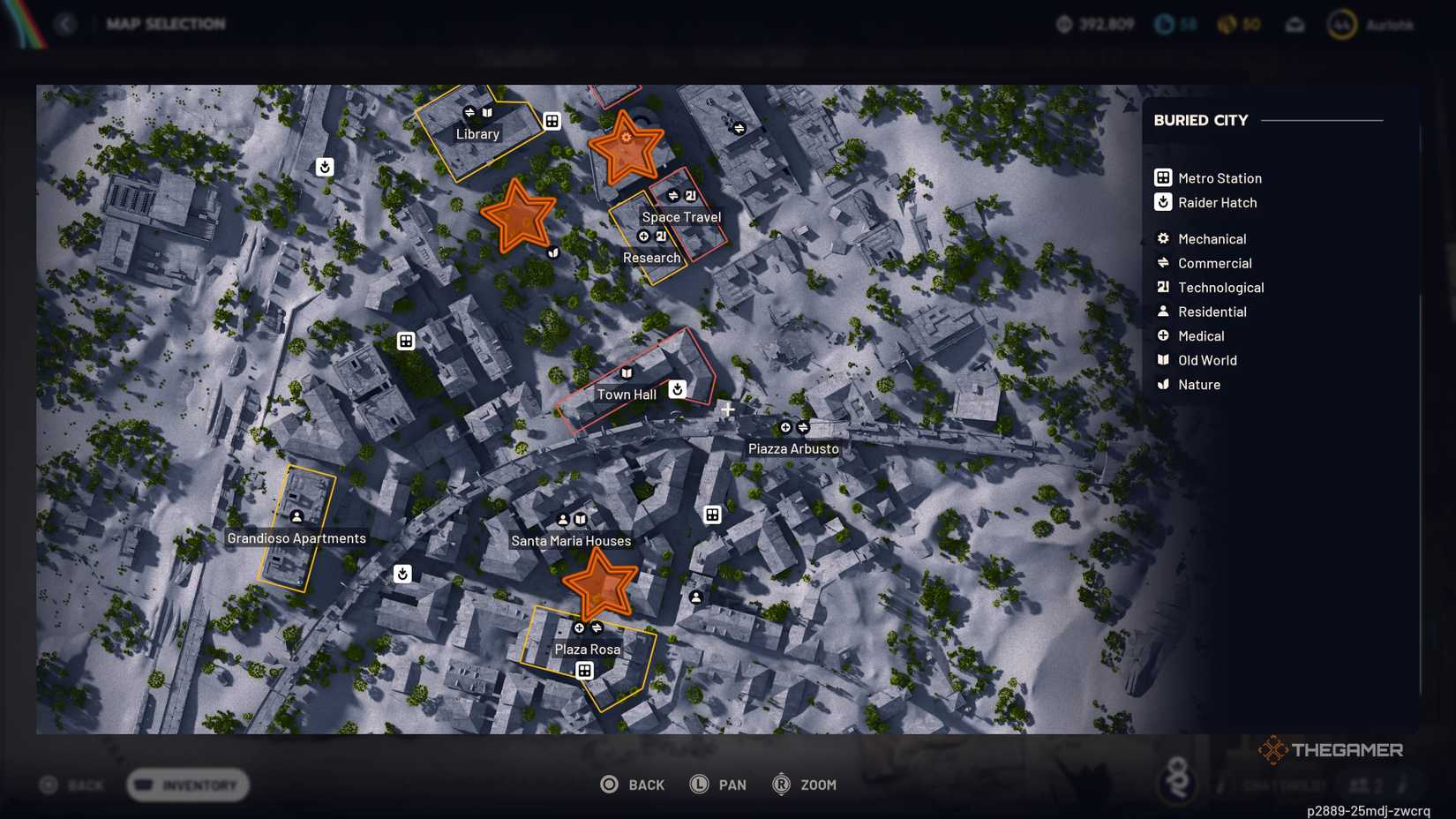Click the Residential person icon in the legend
This screenshot has width=1456, height=819.
coord(1162,312)
